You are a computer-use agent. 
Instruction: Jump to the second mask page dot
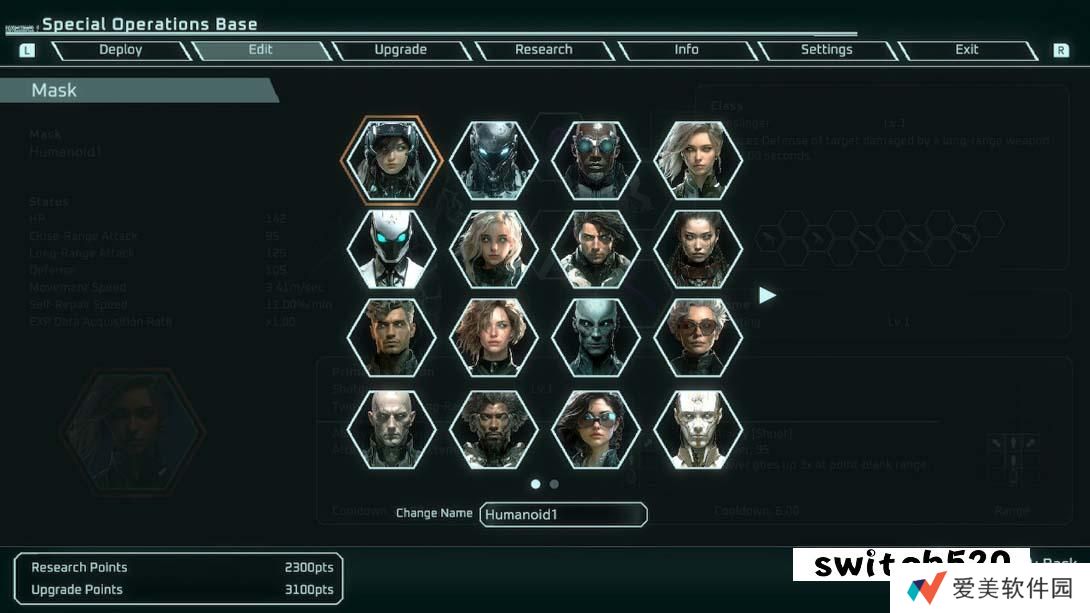[x=554, y=484]
